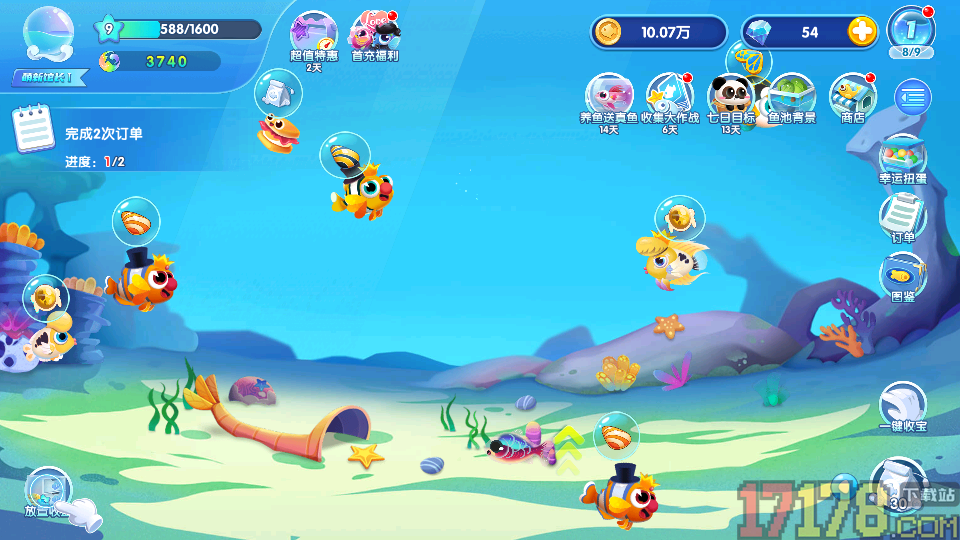Tap the plus button beside the diamonds
This screenshot has width=960, height=540.
[x=862, y=32]
